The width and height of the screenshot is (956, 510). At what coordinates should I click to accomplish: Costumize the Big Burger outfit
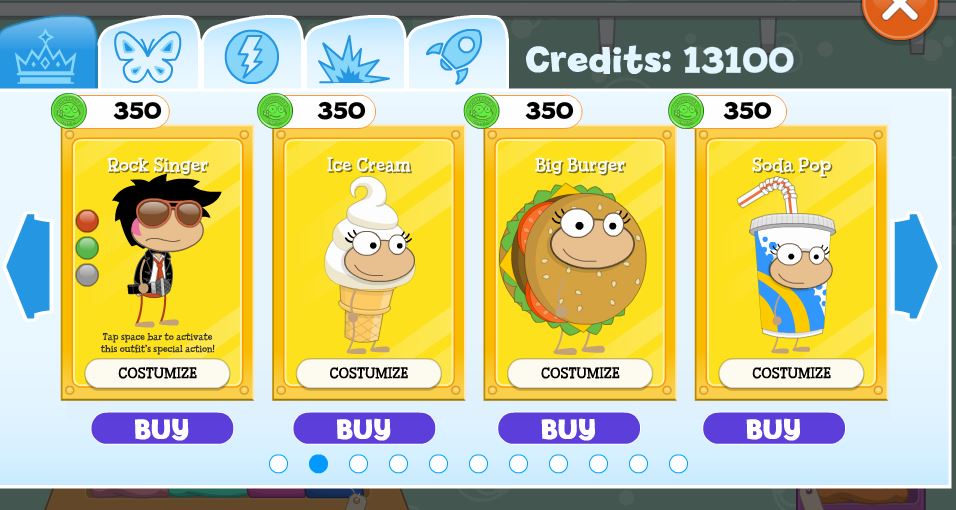pyautogui.click(x=580, y=373)
